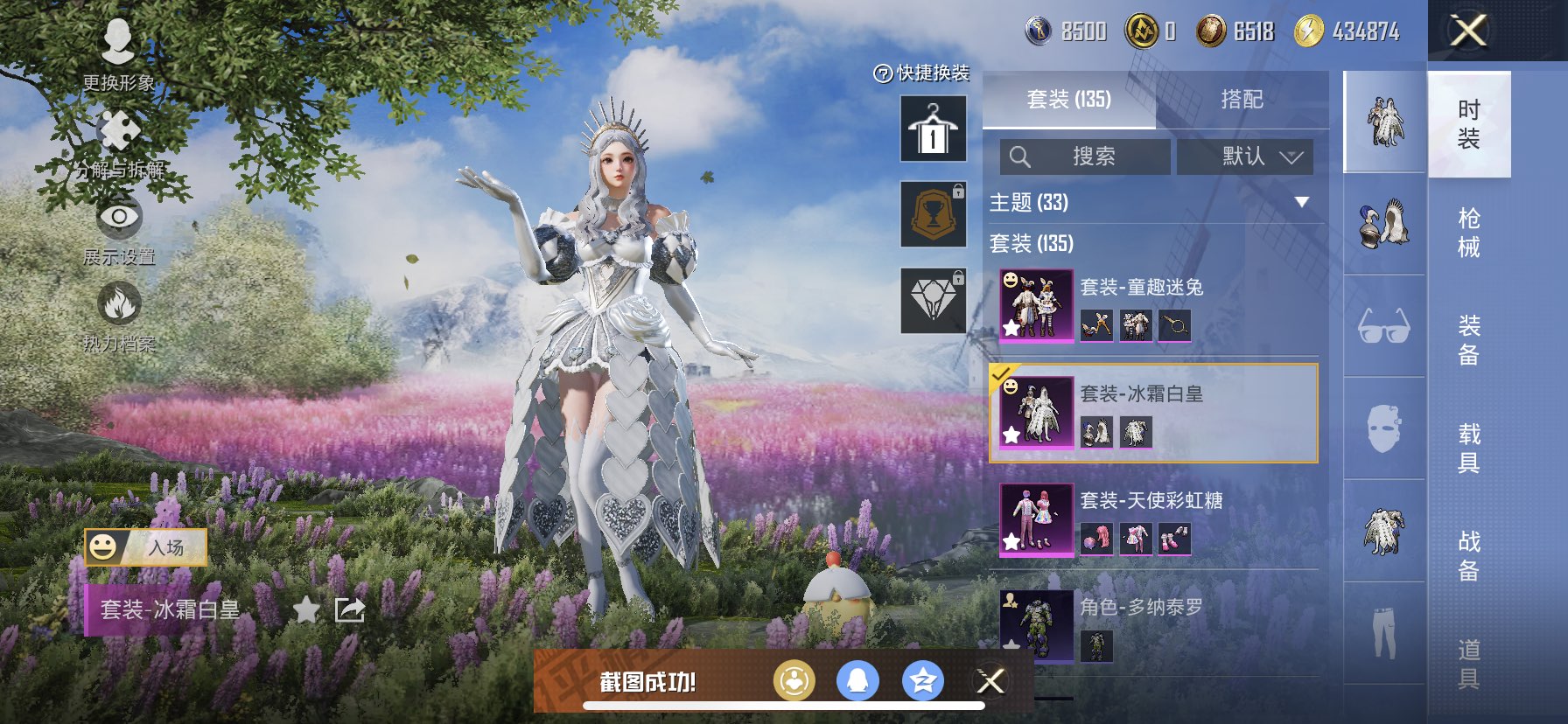This screenshot has width=1568, height=724.
Task: Switch to the 搭配 tab
Action: pyautogui.click(x=1242, y=100)
